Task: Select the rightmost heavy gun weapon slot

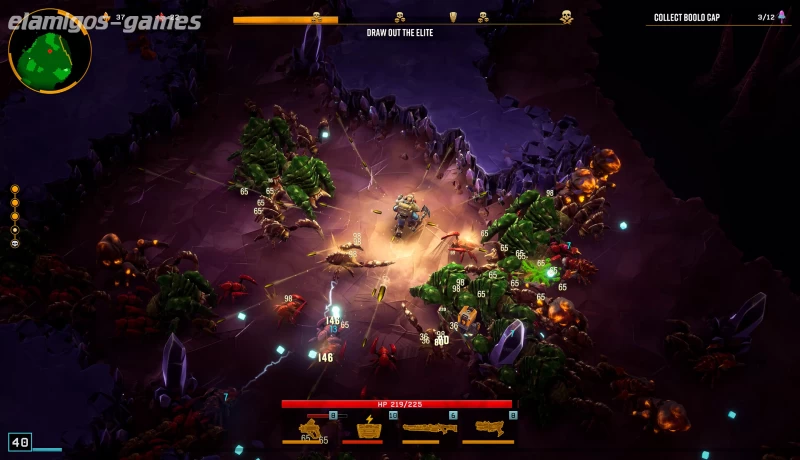Action: (x=490, y=428)
